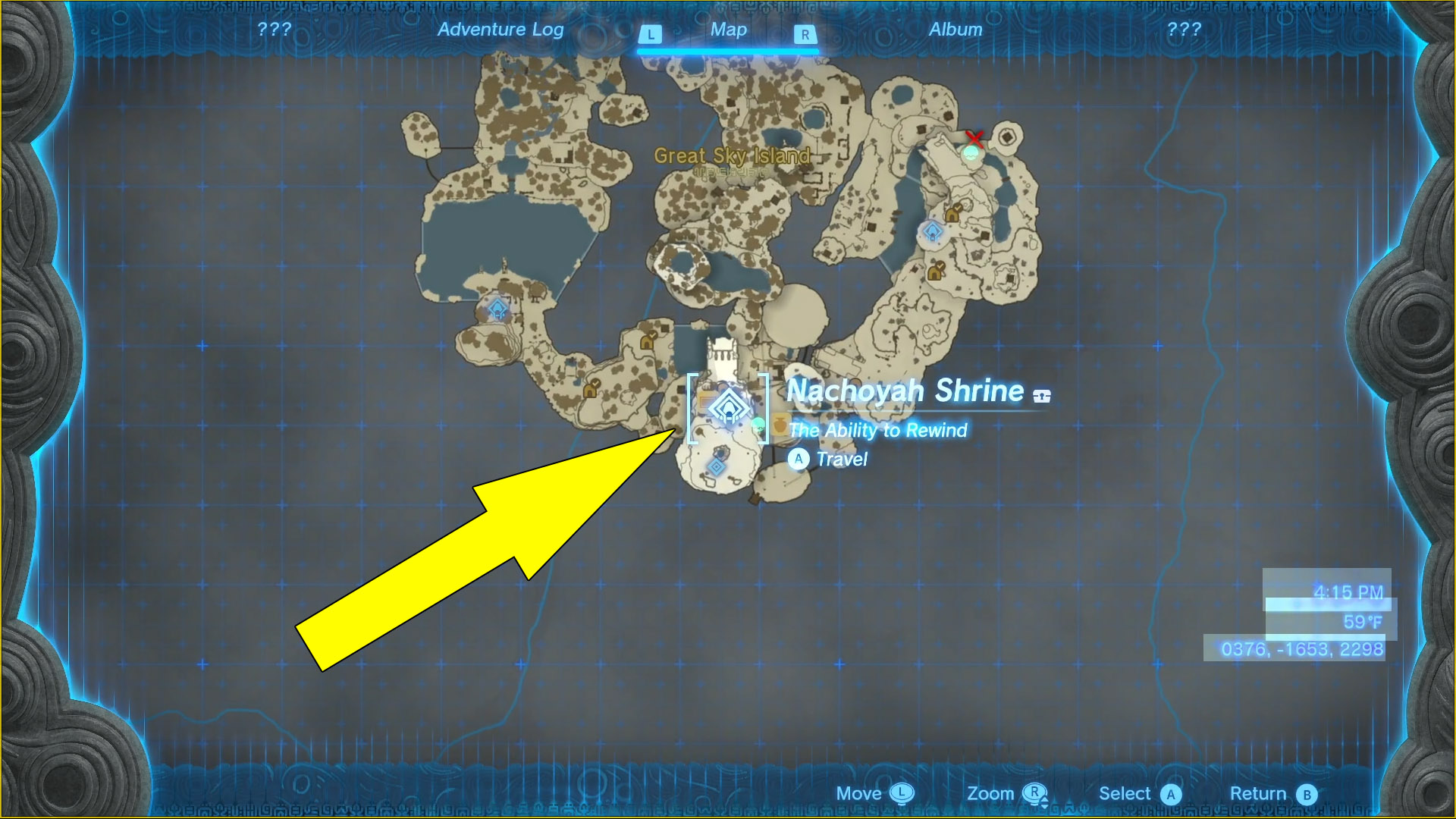
Task: Open the Album tab
Action: tap(955, 30)
